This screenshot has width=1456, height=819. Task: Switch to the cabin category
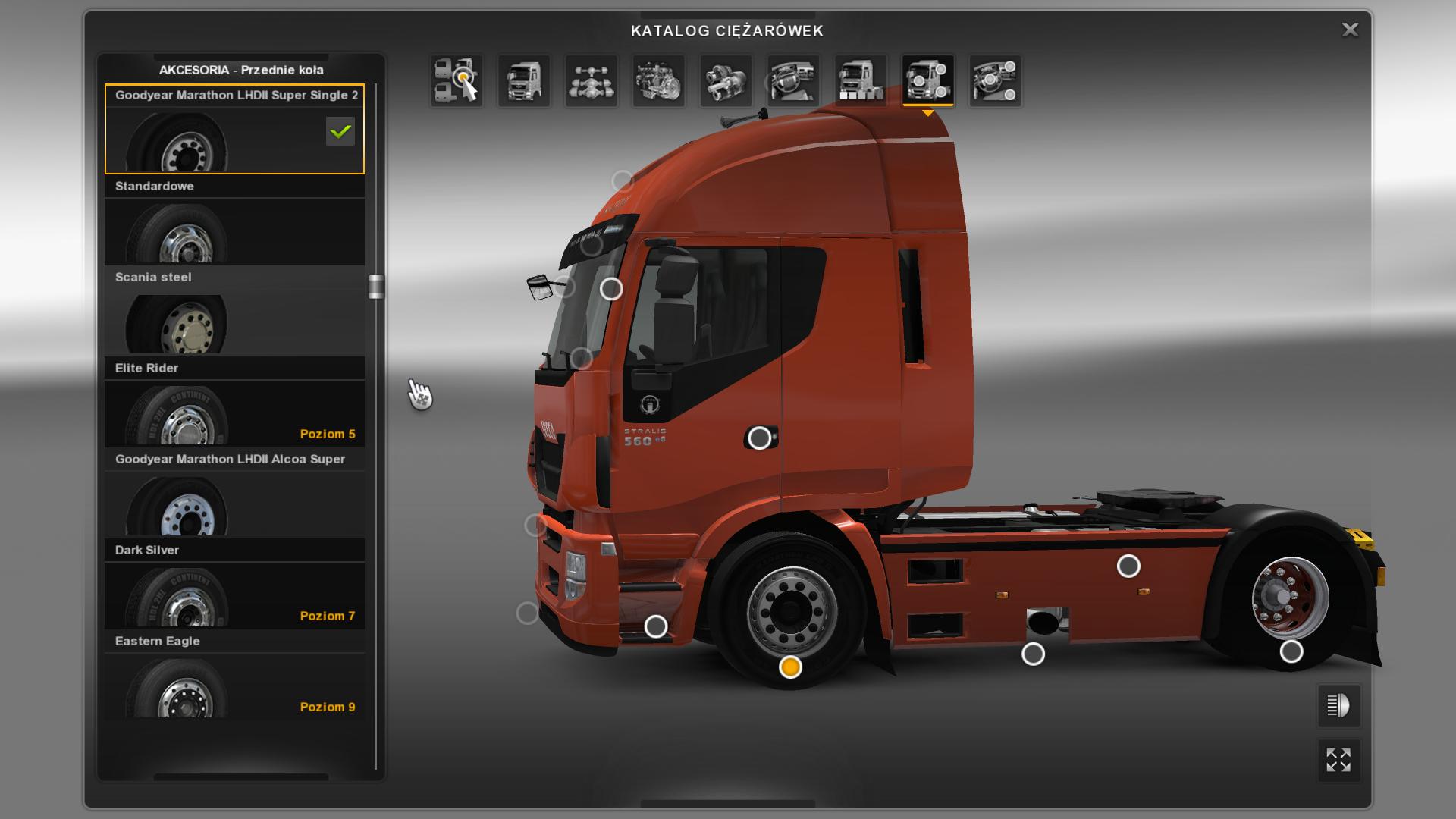click(524, 80)
